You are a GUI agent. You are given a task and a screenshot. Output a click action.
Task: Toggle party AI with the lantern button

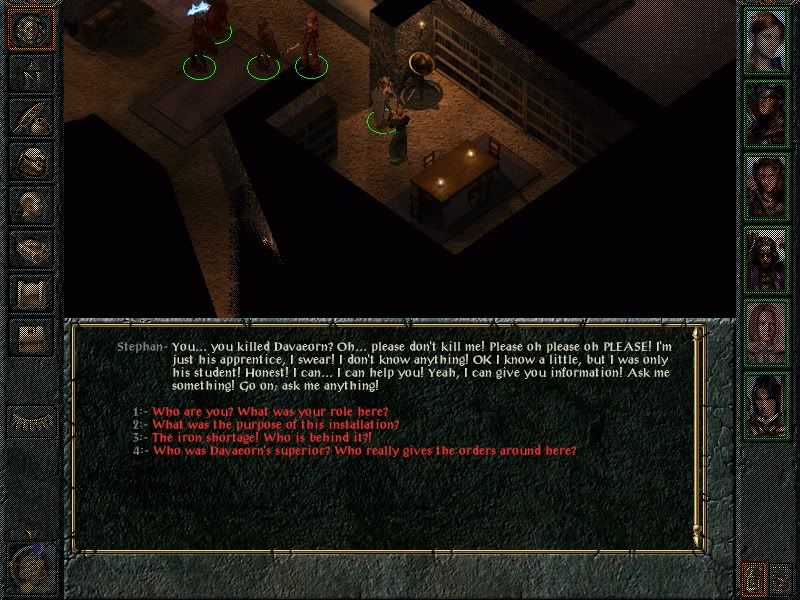coord(754,578)
